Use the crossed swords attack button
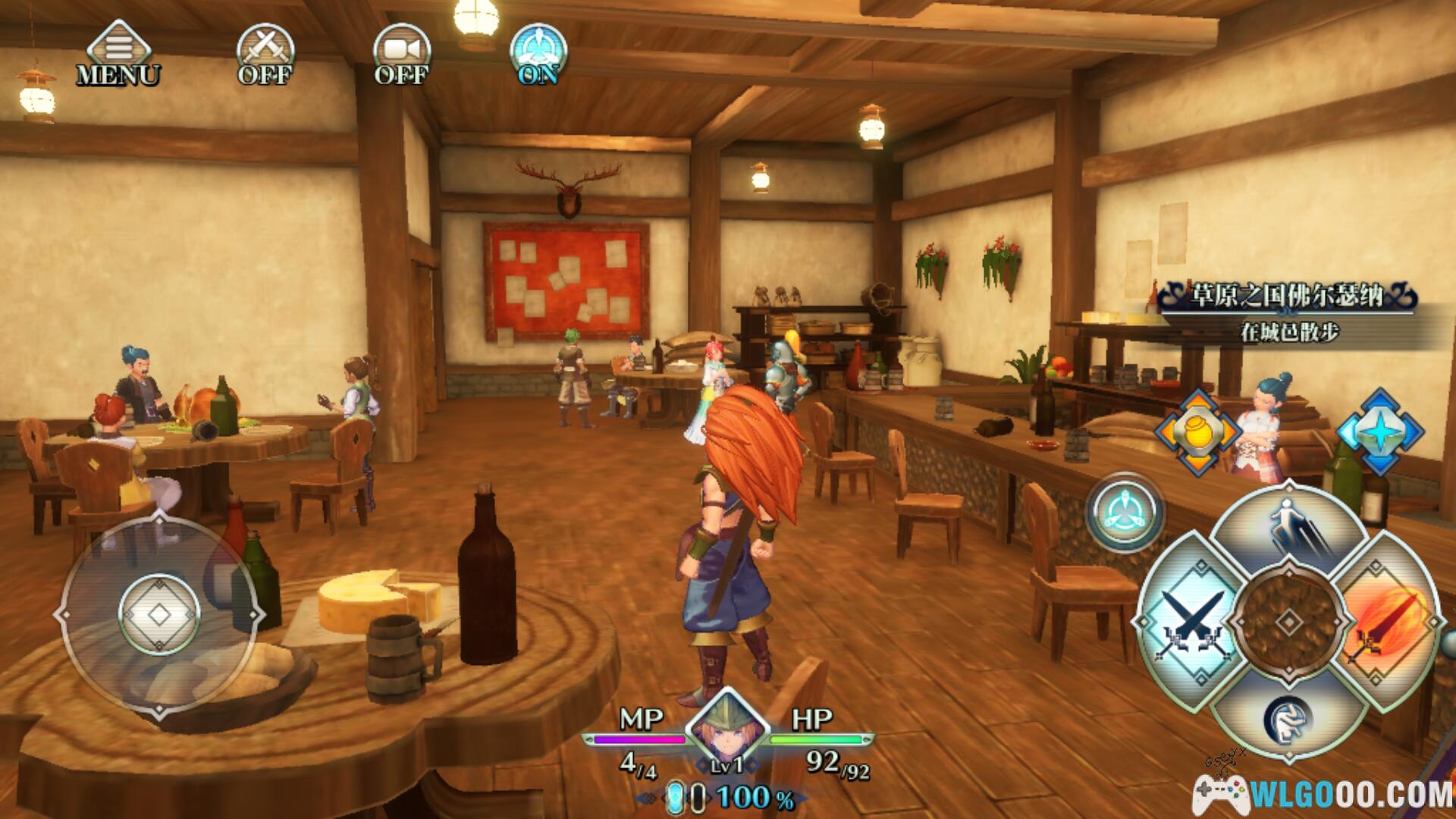 pos(1191,623)
